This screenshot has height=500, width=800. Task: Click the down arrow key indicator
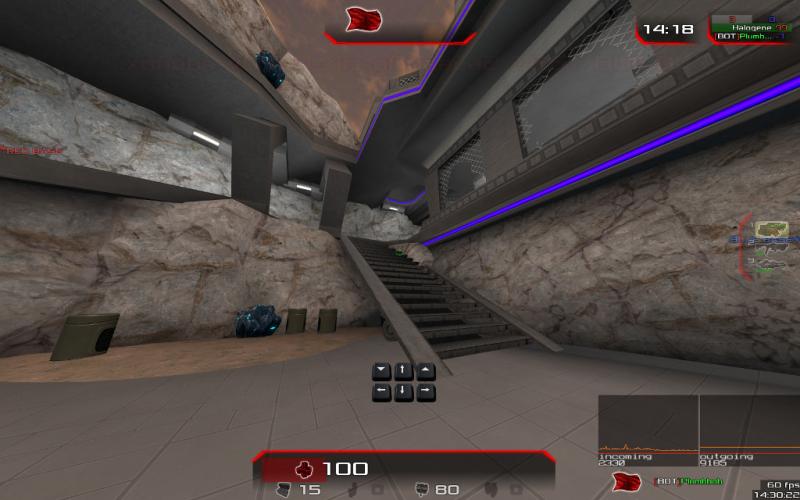403,391
